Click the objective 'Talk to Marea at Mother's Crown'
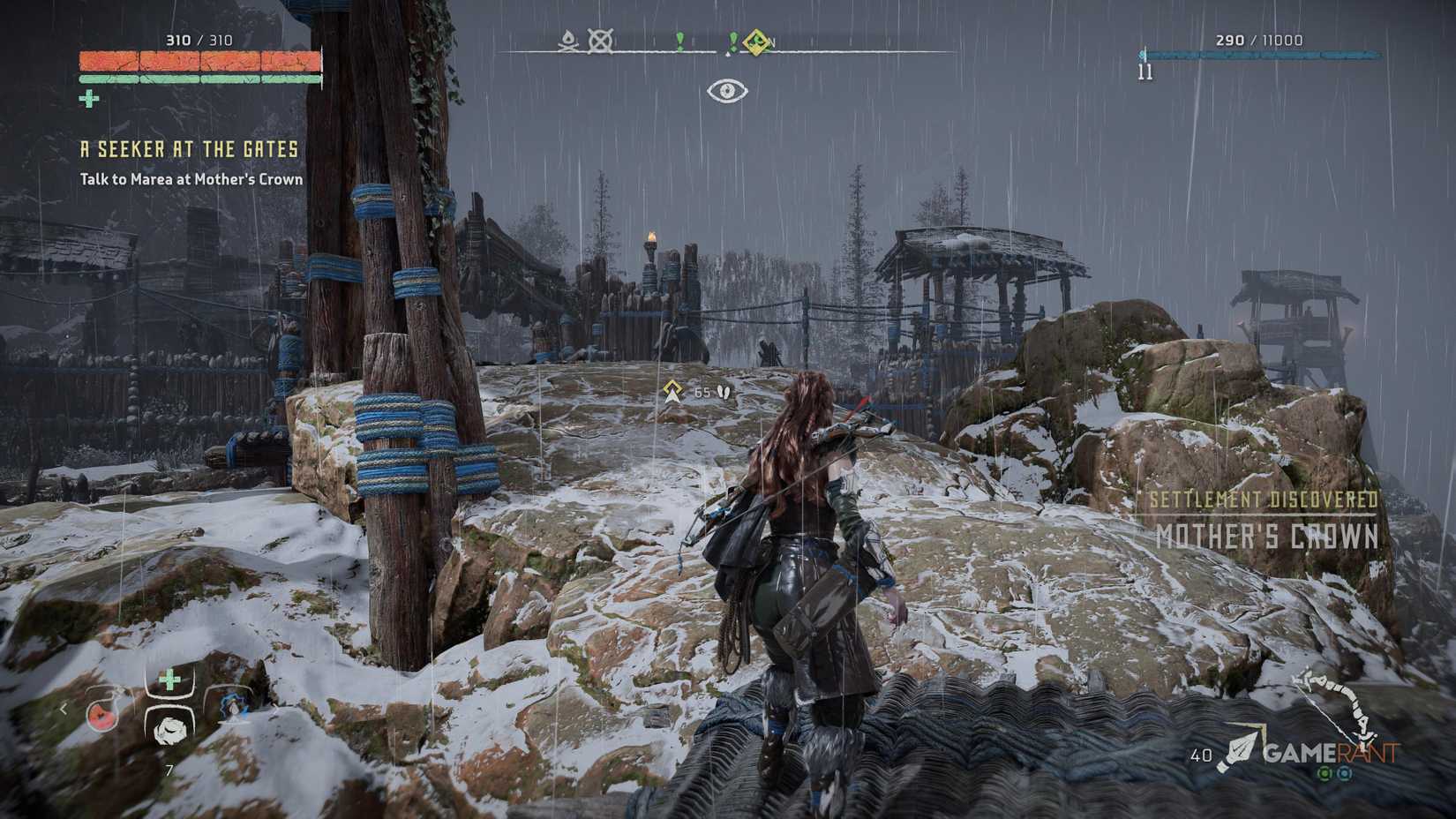The height and width of the screenshot is (819, 1456). [x=190, y=179]
